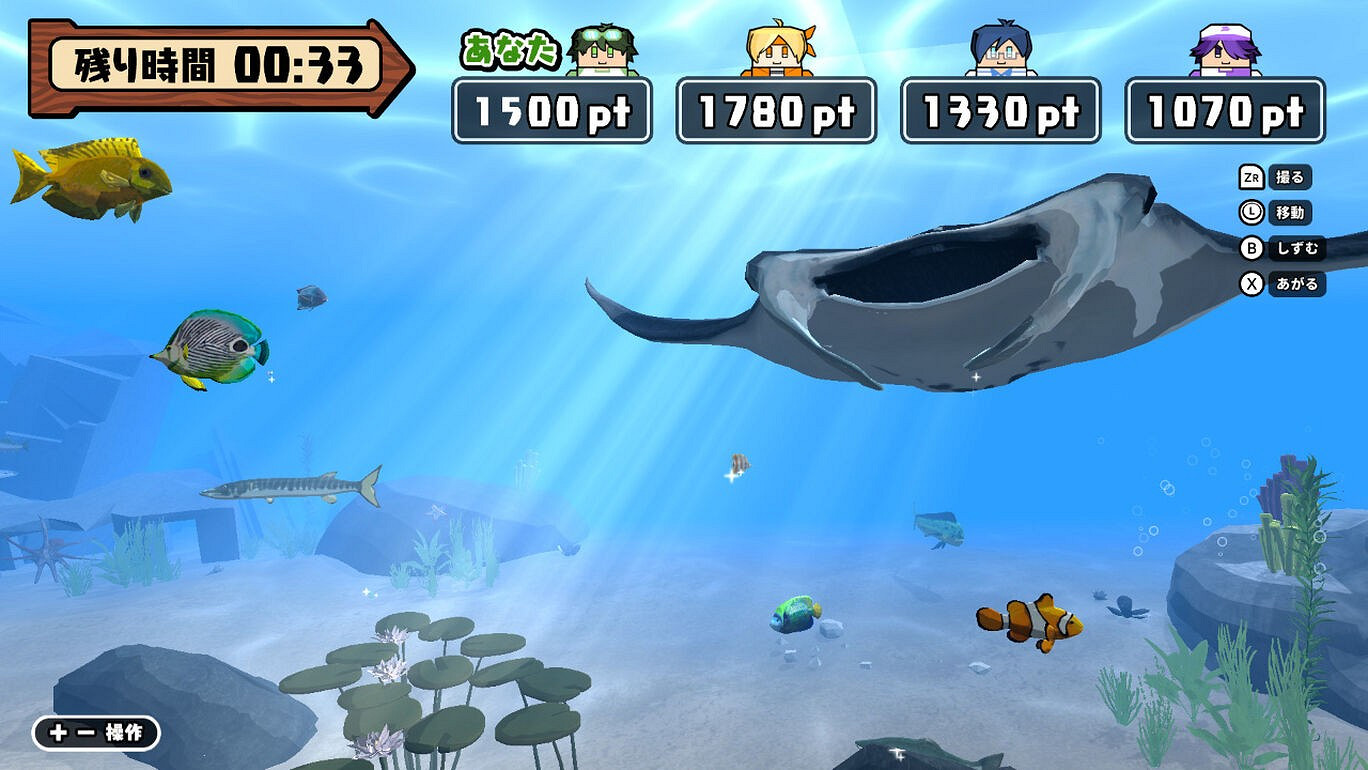Select the 1070 pt score panel
Viewport: 1368px width, 770px height.
click(1224, 112)
